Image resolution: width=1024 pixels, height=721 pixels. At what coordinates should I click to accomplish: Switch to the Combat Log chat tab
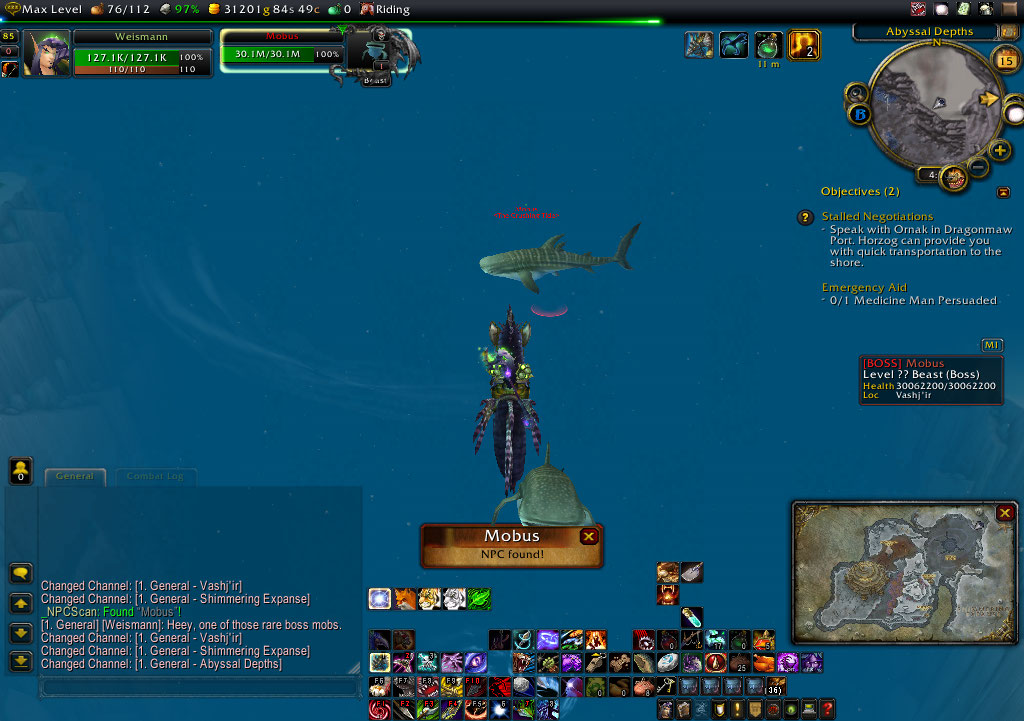[x=155, y=477]
